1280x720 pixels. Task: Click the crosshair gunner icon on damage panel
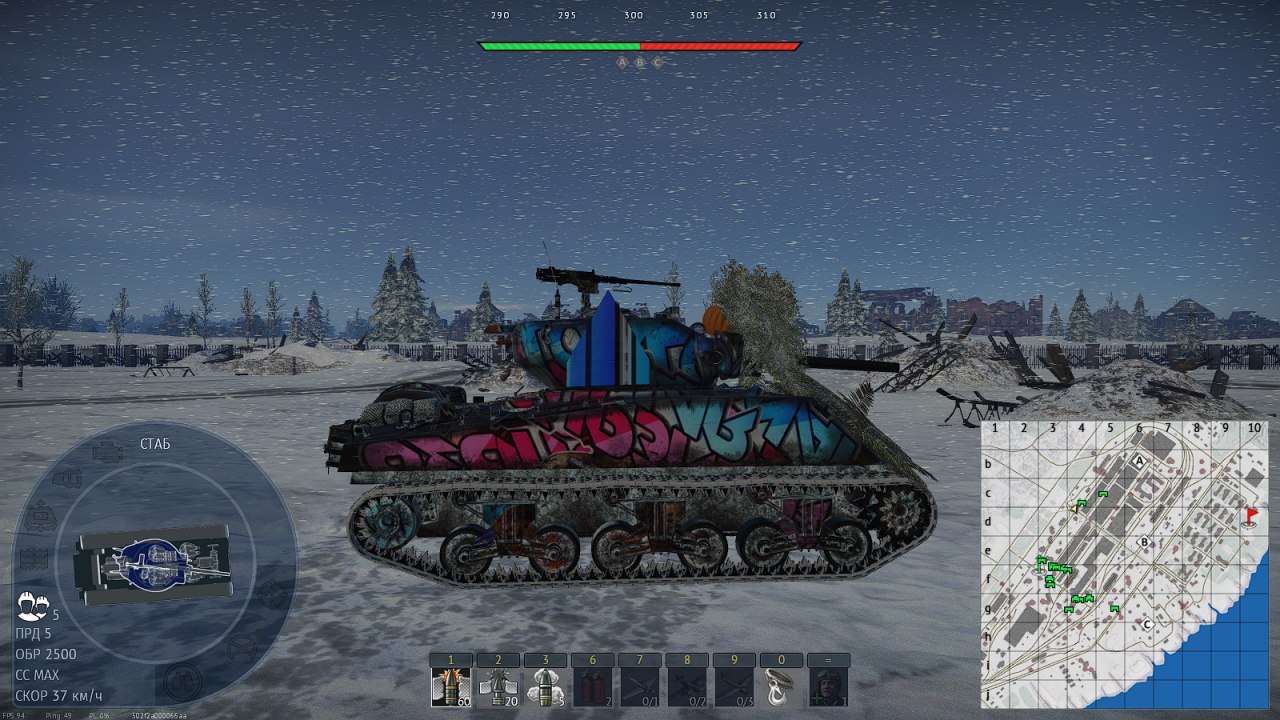[272, 594]
